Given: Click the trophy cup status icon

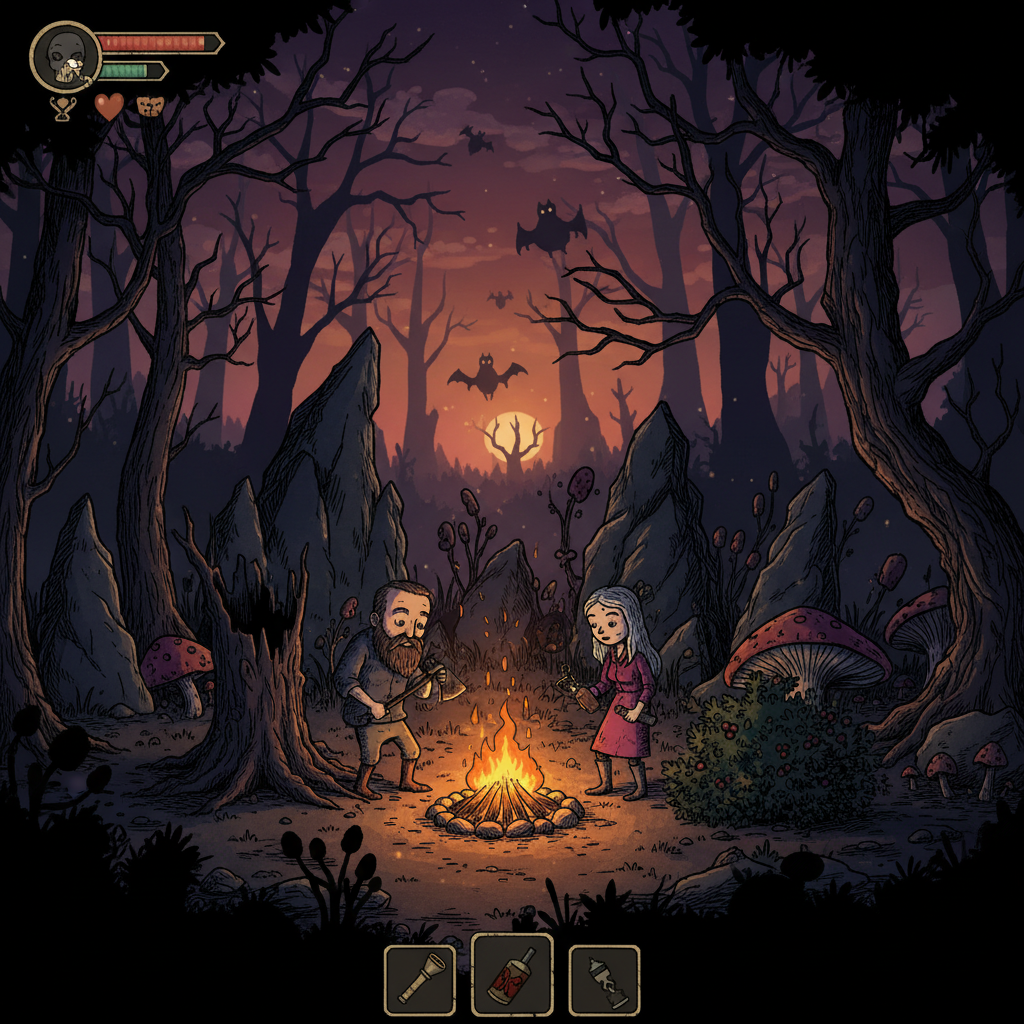Looking at the screenshot, I should pyautogui.click(x=62, y=107).
